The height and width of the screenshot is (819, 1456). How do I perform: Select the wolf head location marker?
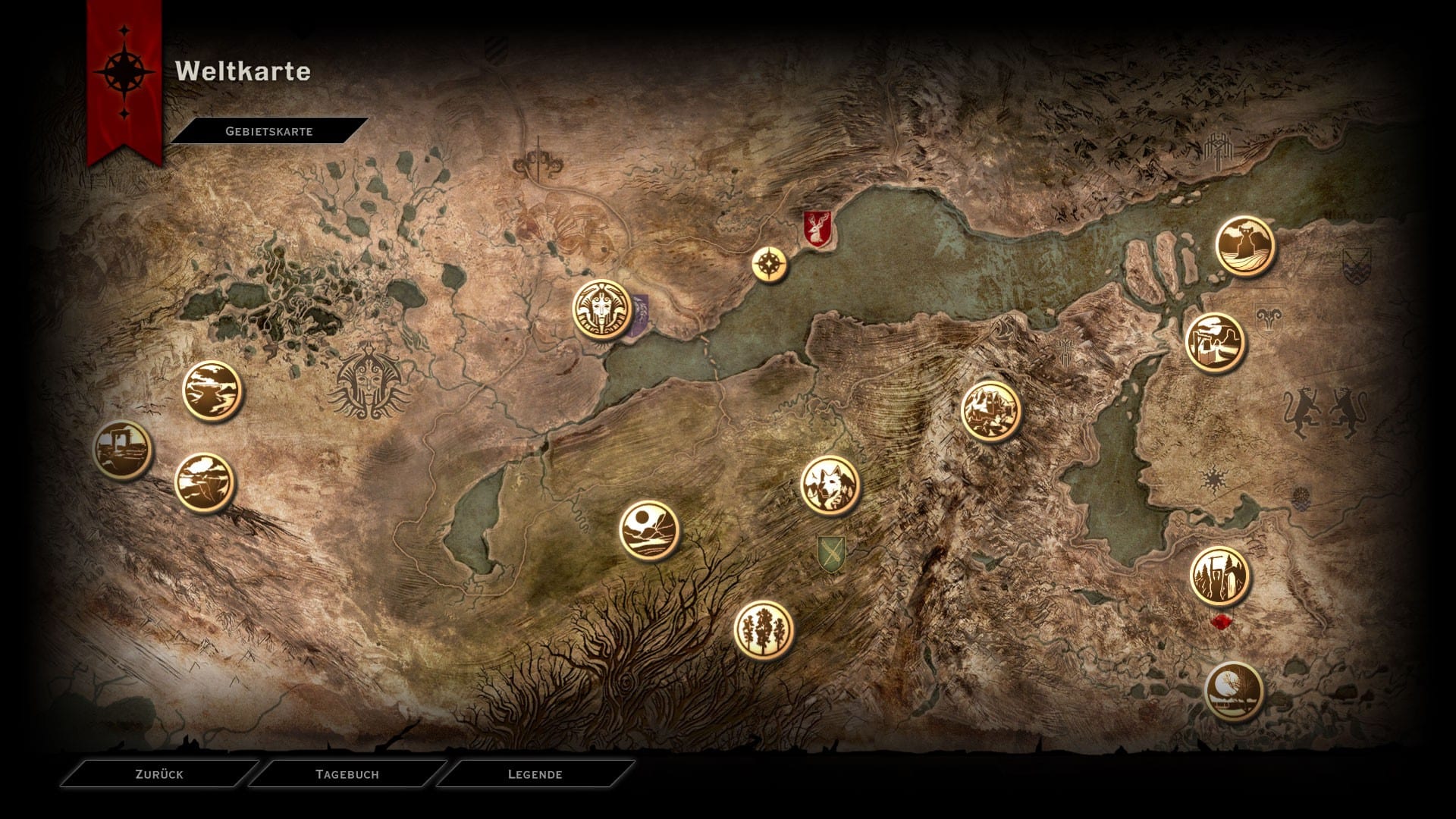[830, 485]
